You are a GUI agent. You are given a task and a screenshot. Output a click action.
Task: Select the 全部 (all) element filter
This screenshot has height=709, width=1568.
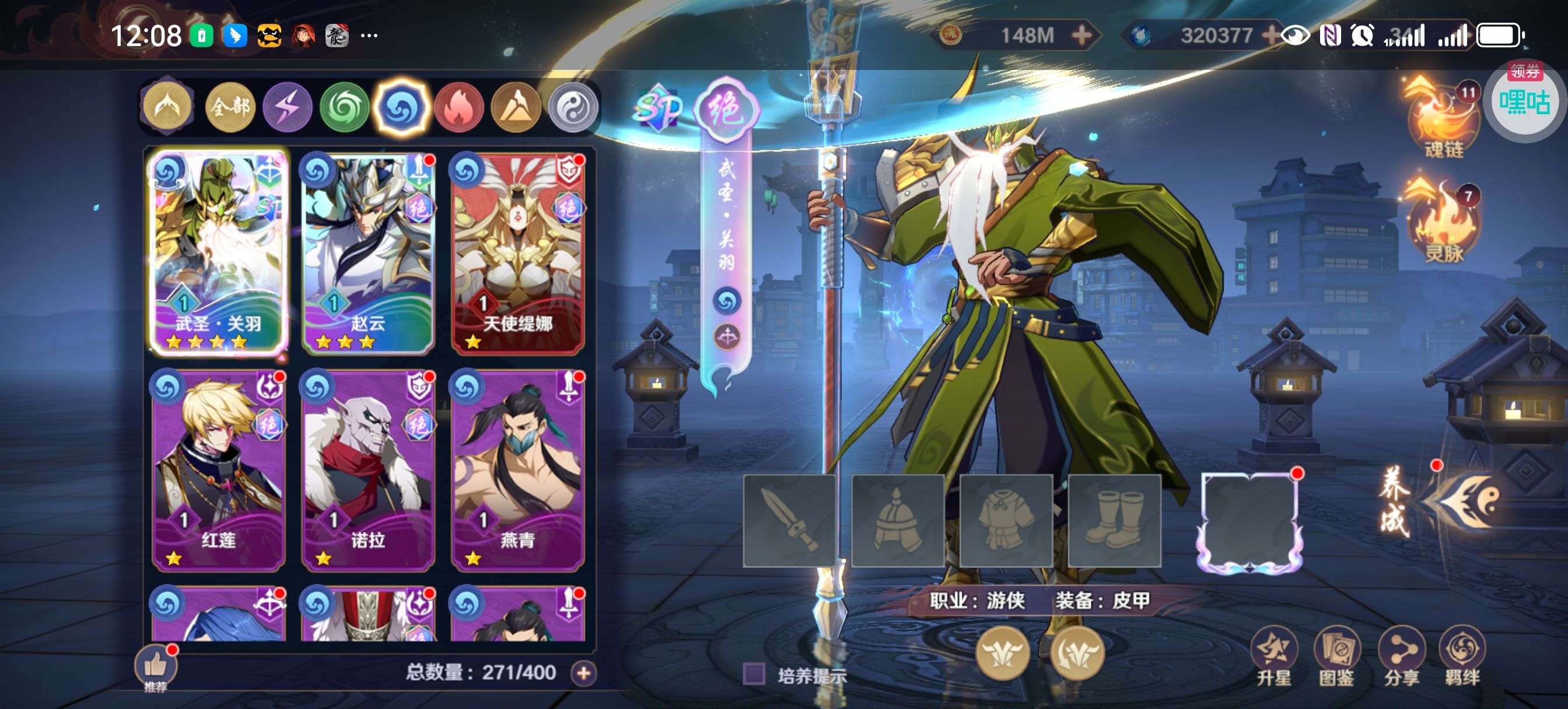point(229,108)
